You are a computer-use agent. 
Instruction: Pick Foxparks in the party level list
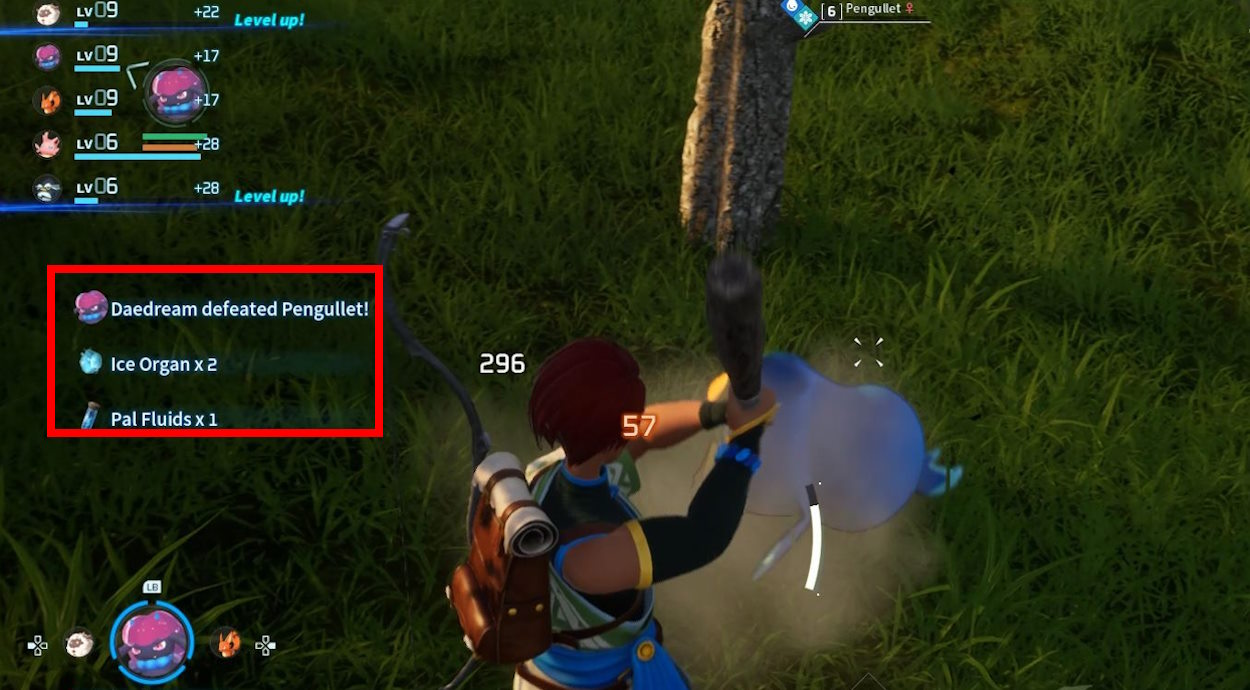click(x=47, y=100)
